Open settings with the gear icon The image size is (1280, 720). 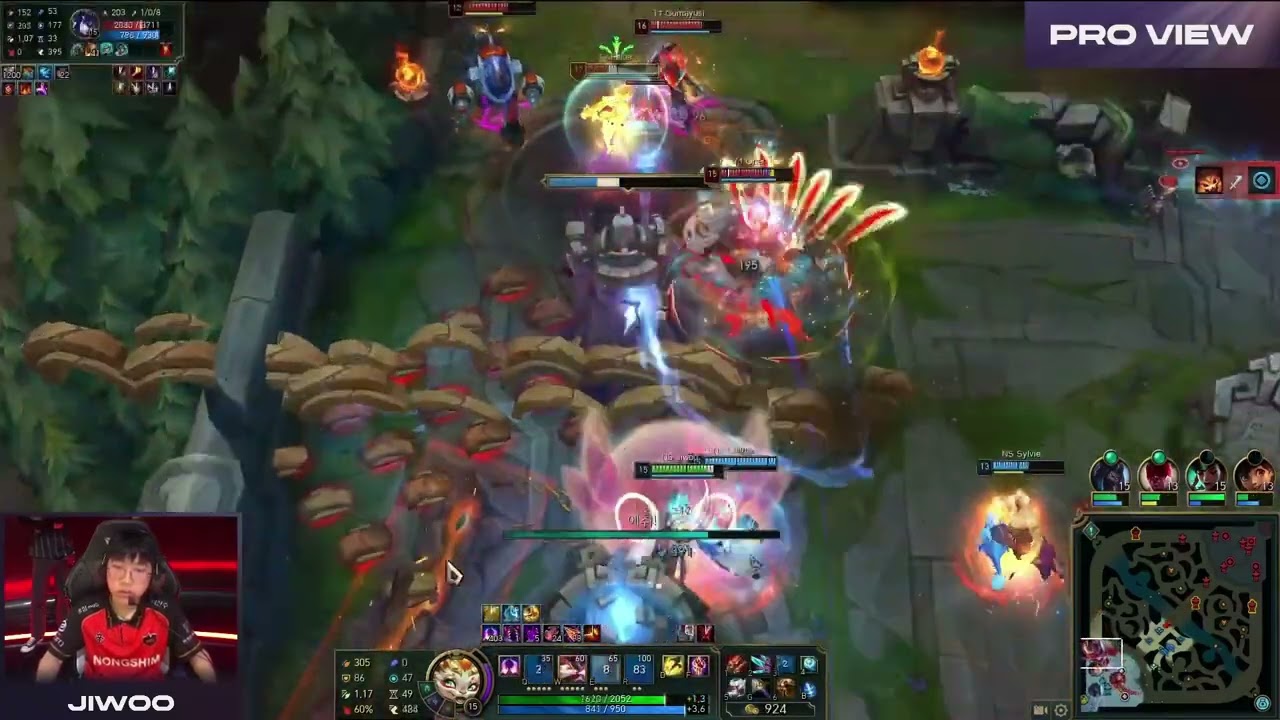1061,710
